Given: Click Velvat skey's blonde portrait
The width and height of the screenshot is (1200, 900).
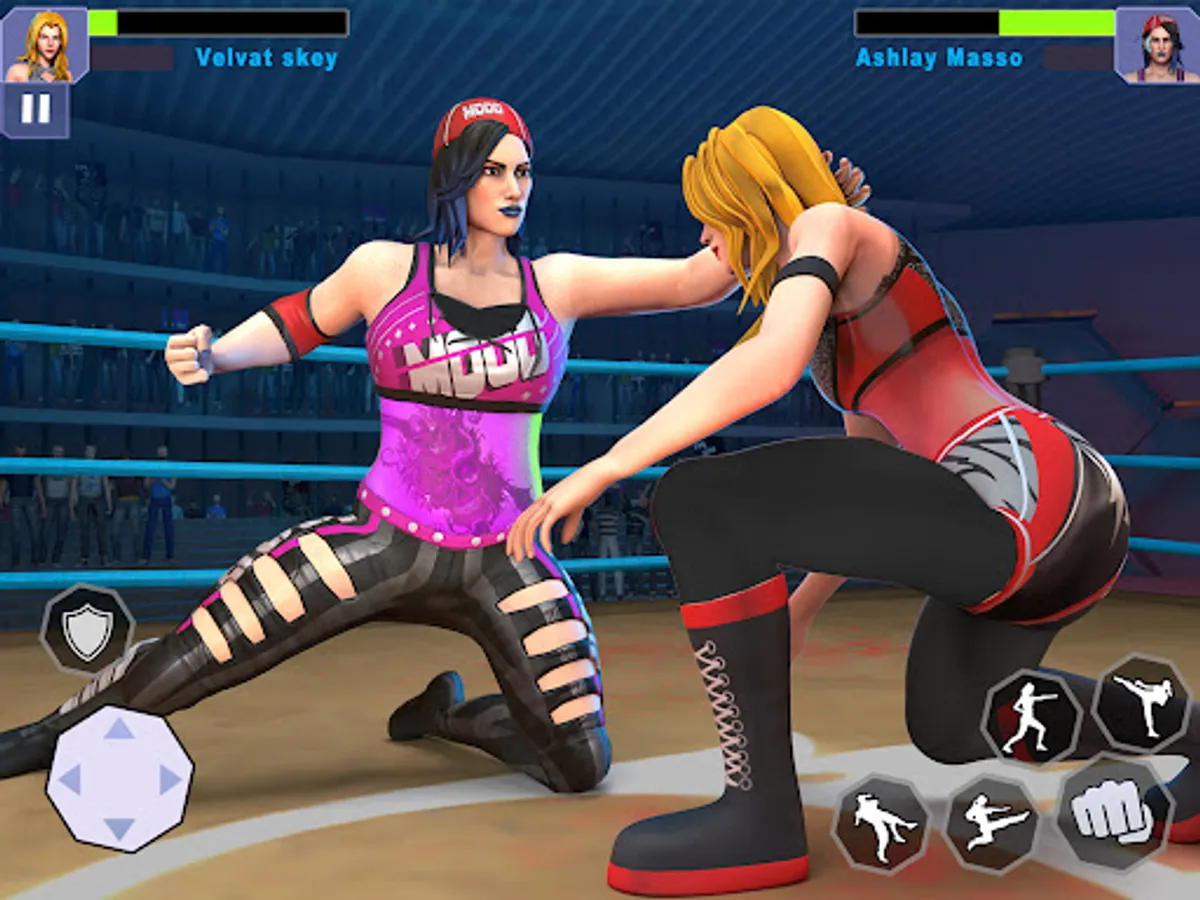Looking at the screenshot, I should 44,45.
